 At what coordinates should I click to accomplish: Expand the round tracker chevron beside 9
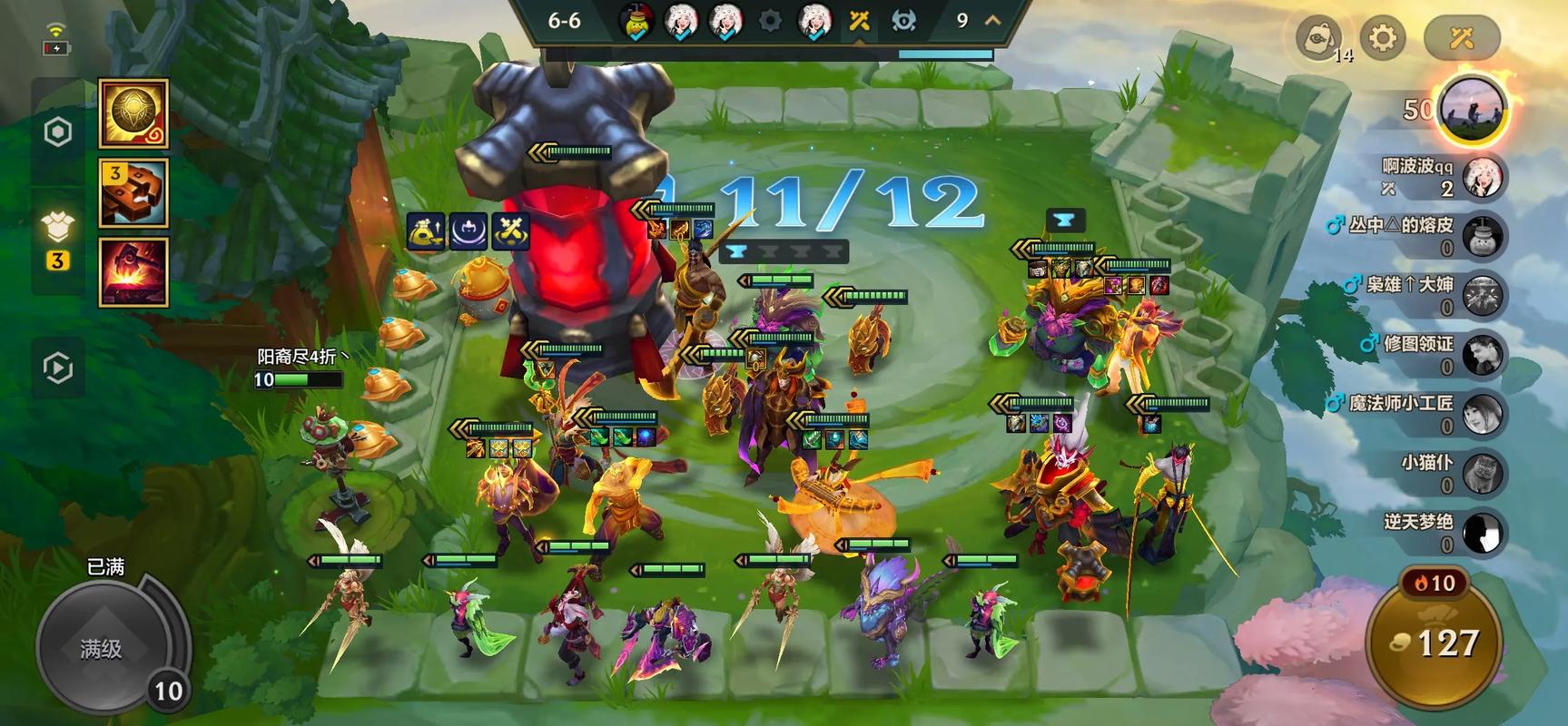click(993, 20)
